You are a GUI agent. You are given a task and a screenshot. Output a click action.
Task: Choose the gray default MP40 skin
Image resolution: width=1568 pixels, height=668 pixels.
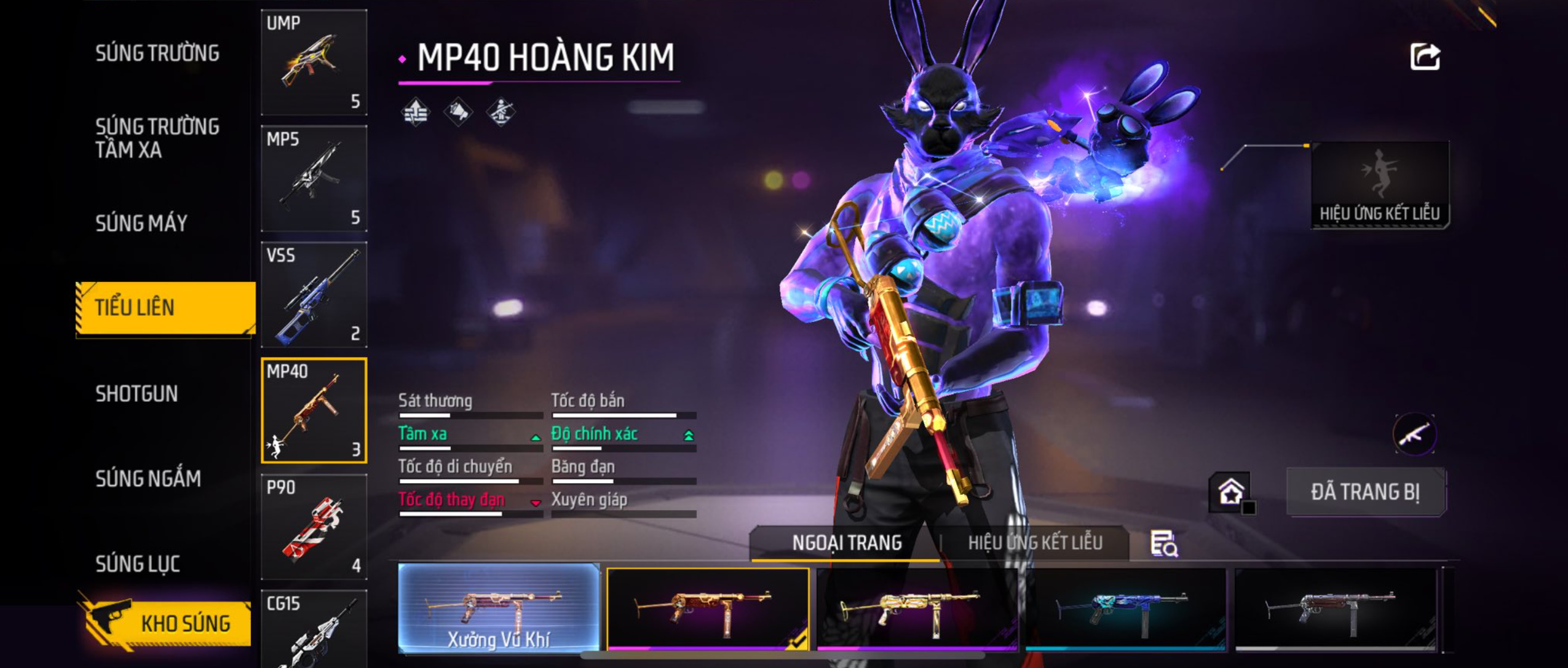tap(1336, 609)
